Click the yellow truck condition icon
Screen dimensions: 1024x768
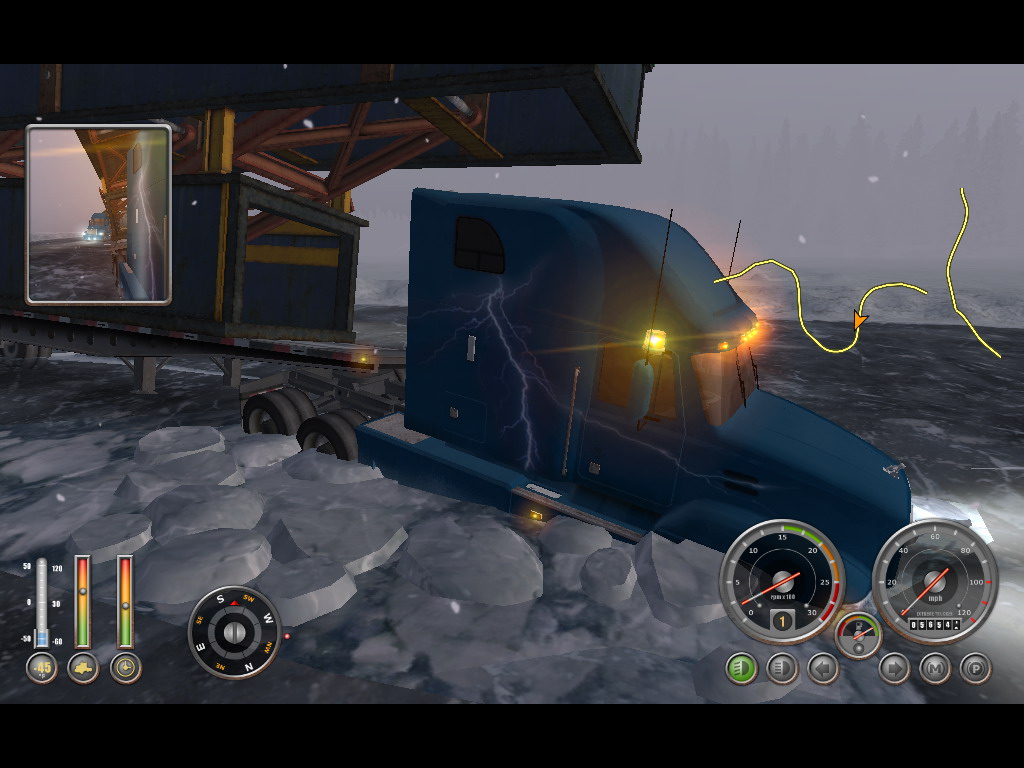tap(83, 668)
